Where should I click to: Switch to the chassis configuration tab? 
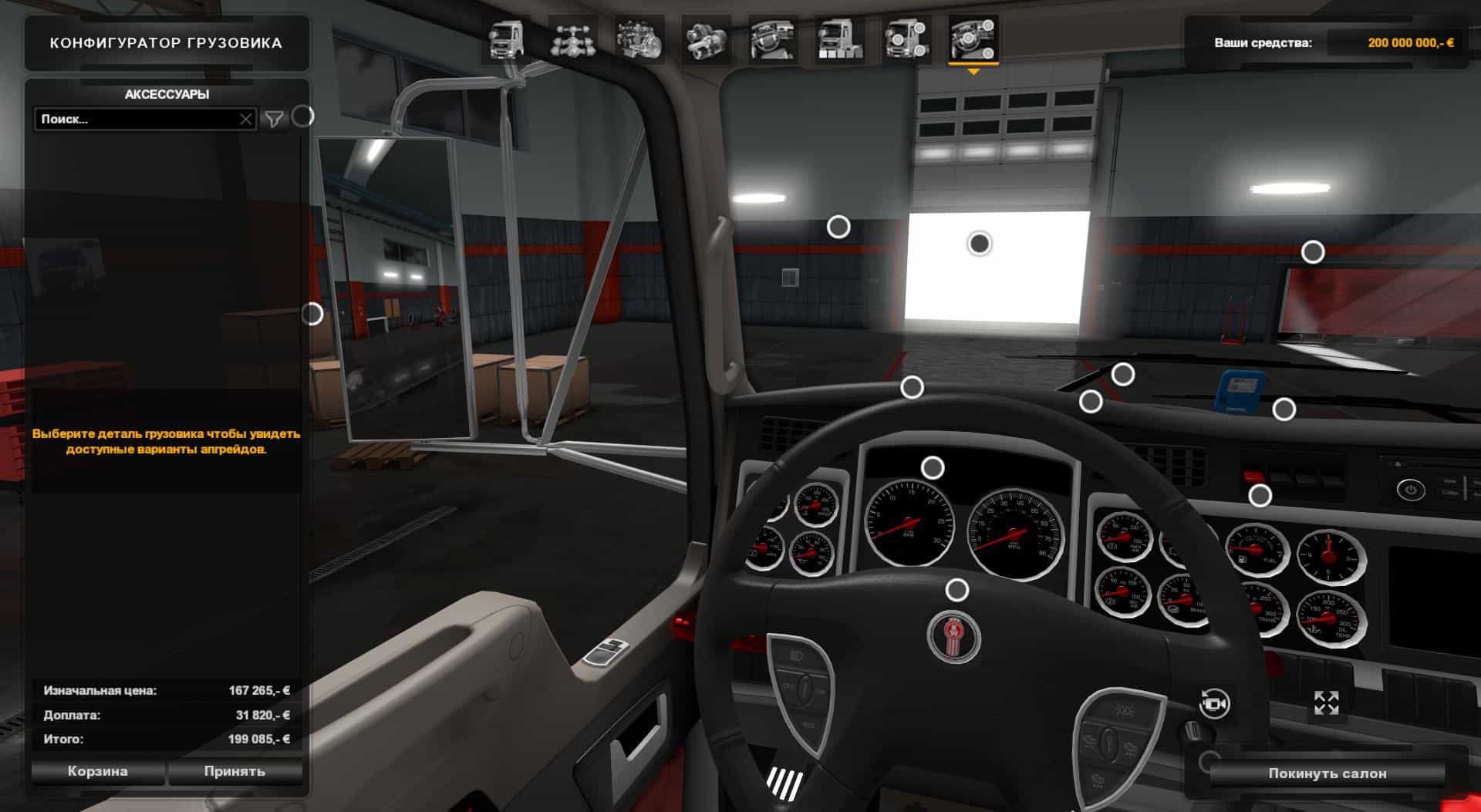572,39
